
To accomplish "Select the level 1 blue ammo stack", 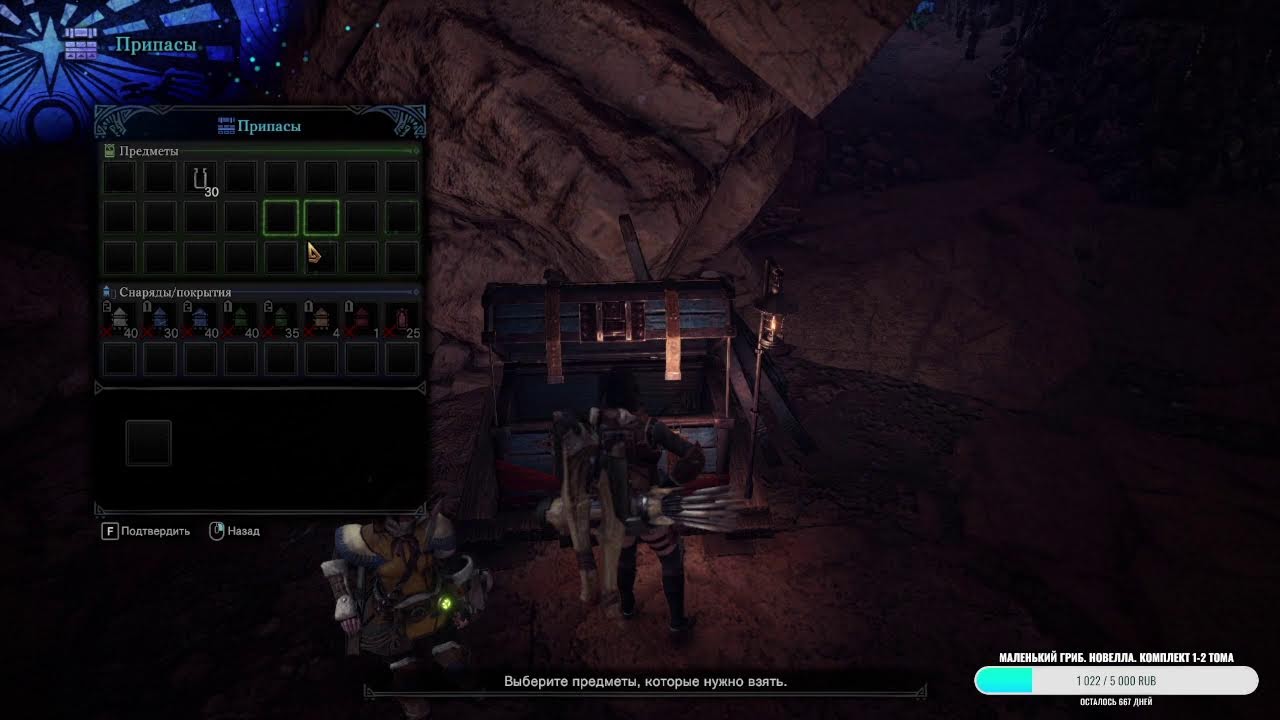I will coord(160,319).
